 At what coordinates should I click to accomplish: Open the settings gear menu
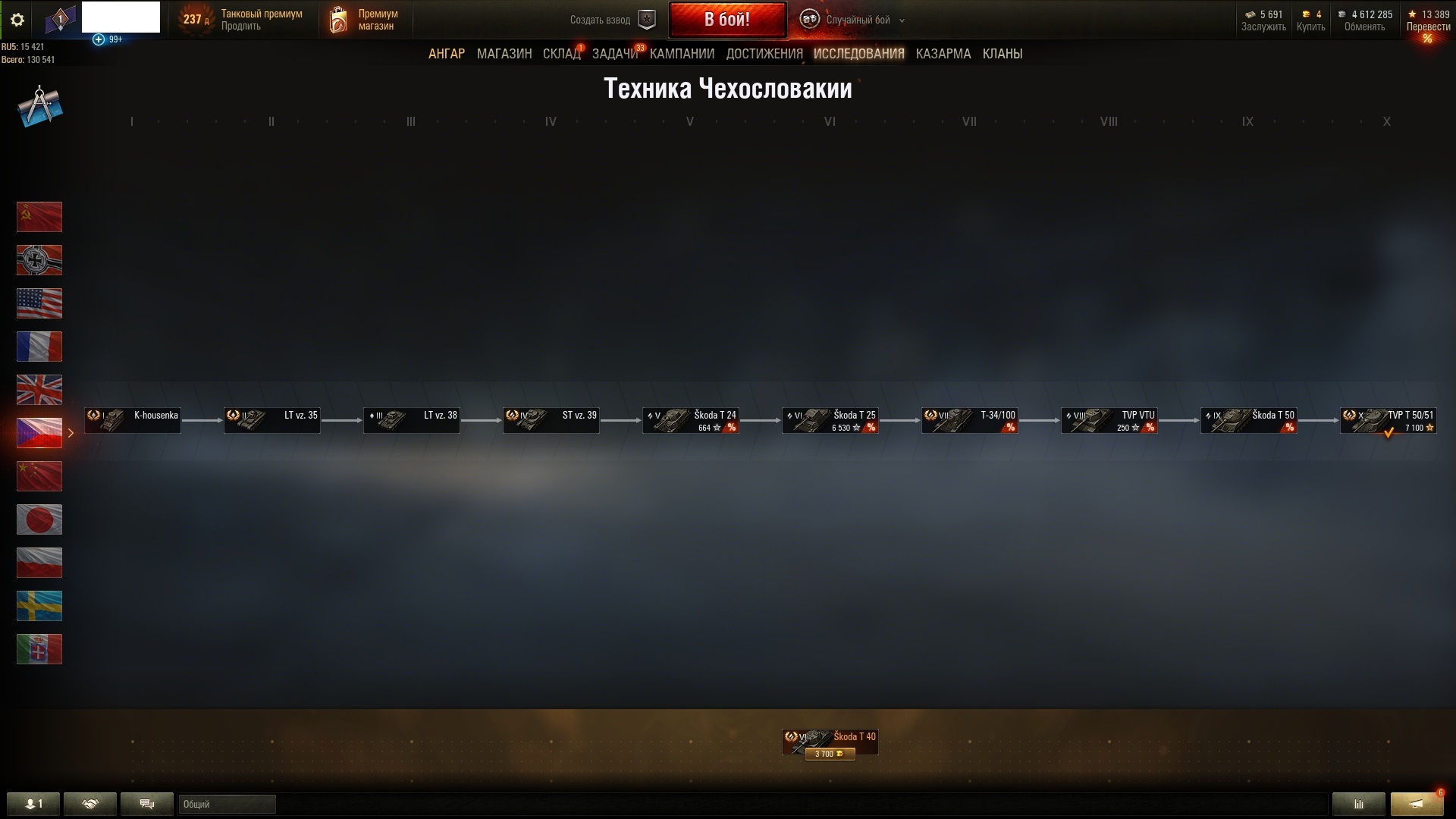[x=17, y=20]
